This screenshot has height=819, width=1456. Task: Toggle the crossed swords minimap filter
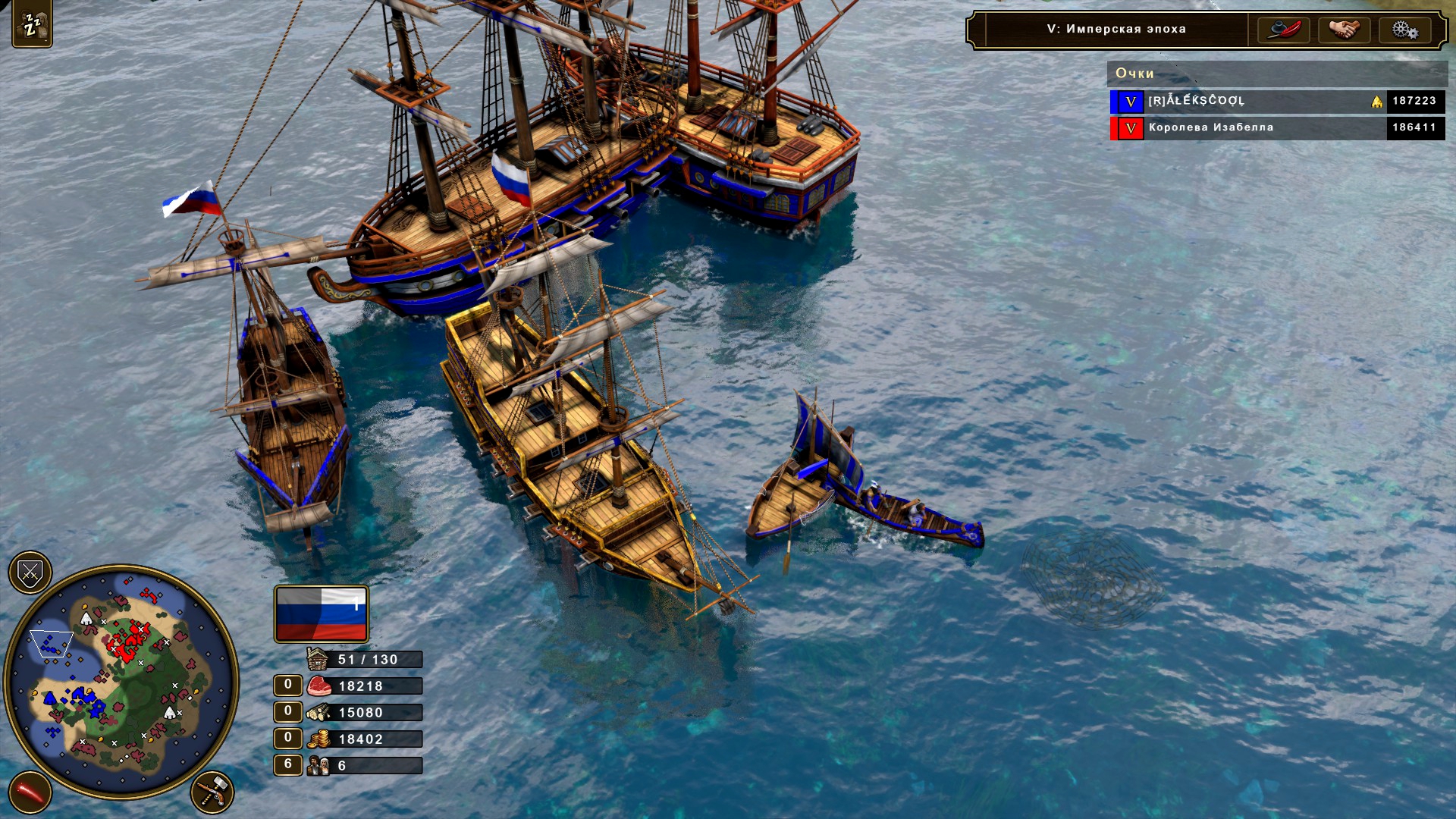(x=30, y=573)
